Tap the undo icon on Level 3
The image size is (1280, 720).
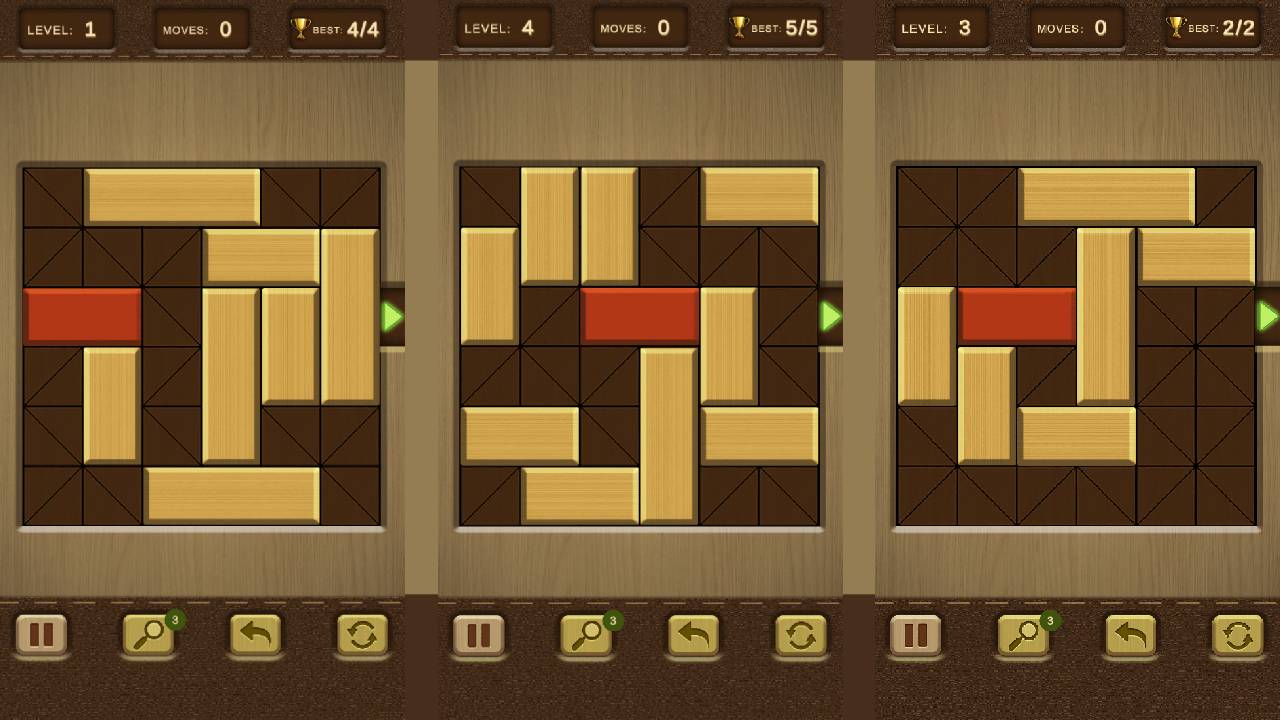[1131, 635]
